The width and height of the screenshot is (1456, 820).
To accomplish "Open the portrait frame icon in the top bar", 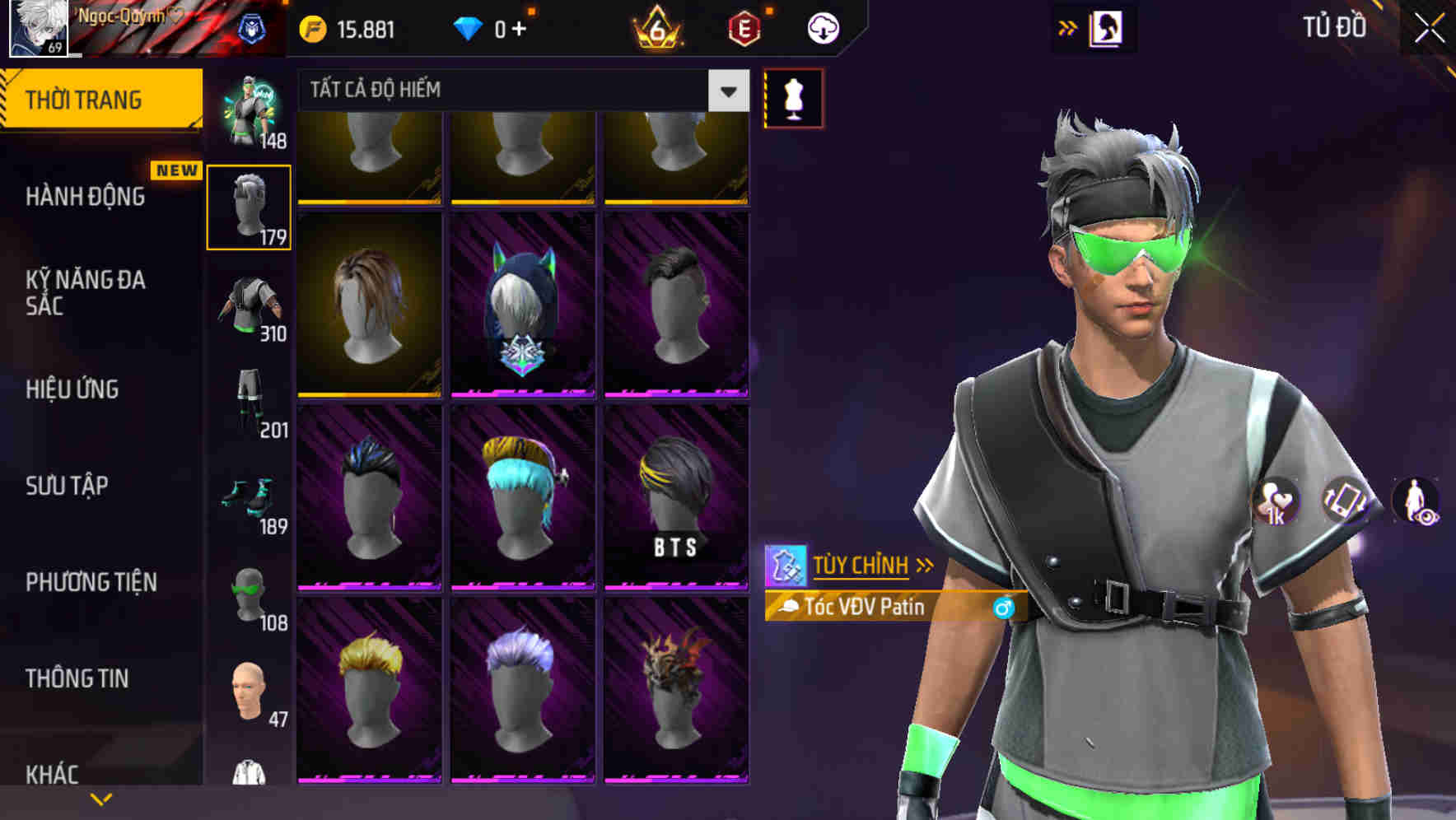I will pos(1107,26).
